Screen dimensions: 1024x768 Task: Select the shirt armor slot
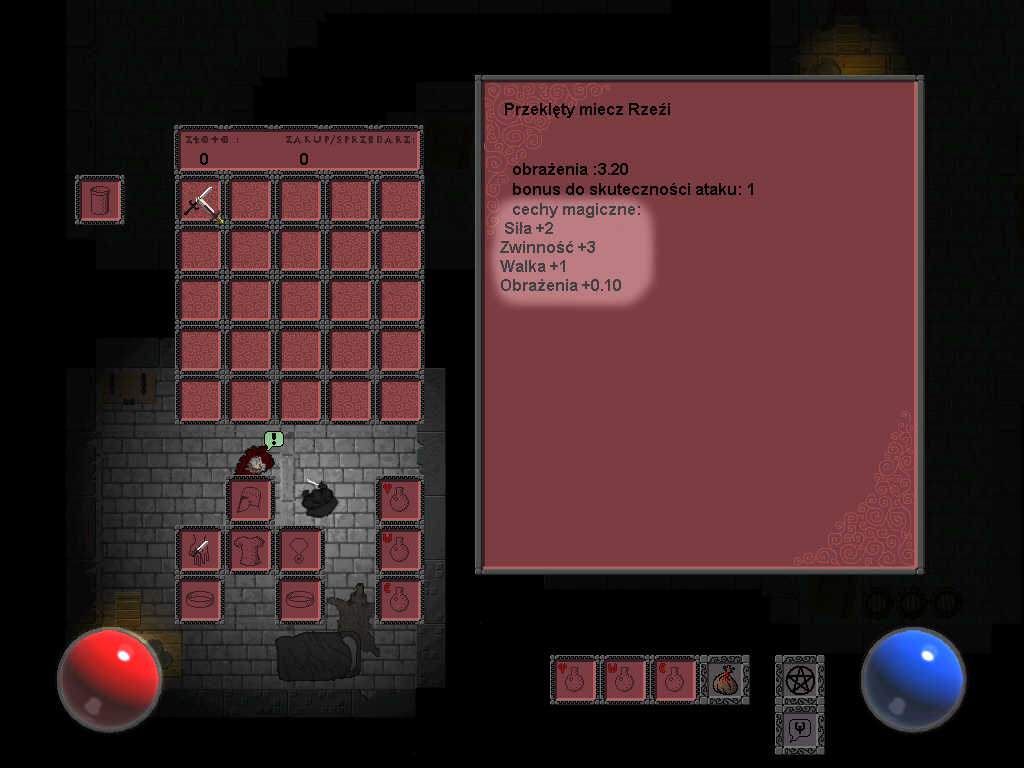(250, 550)
